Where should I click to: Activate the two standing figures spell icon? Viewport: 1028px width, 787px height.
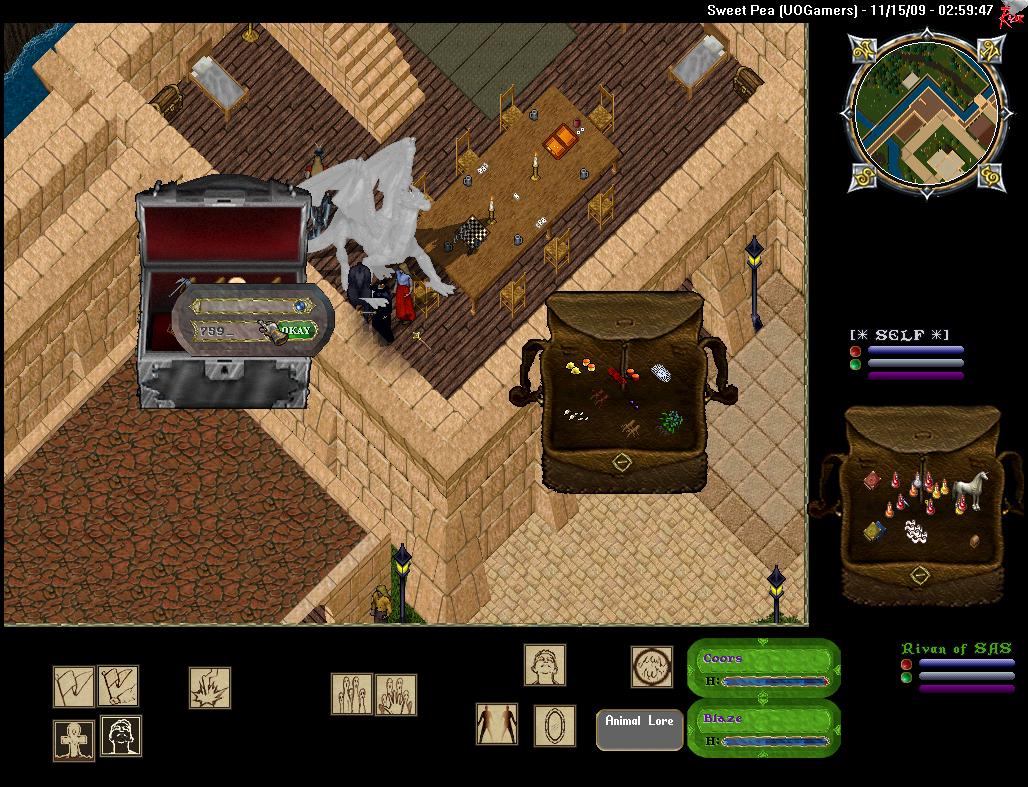[x=497, y=724]
